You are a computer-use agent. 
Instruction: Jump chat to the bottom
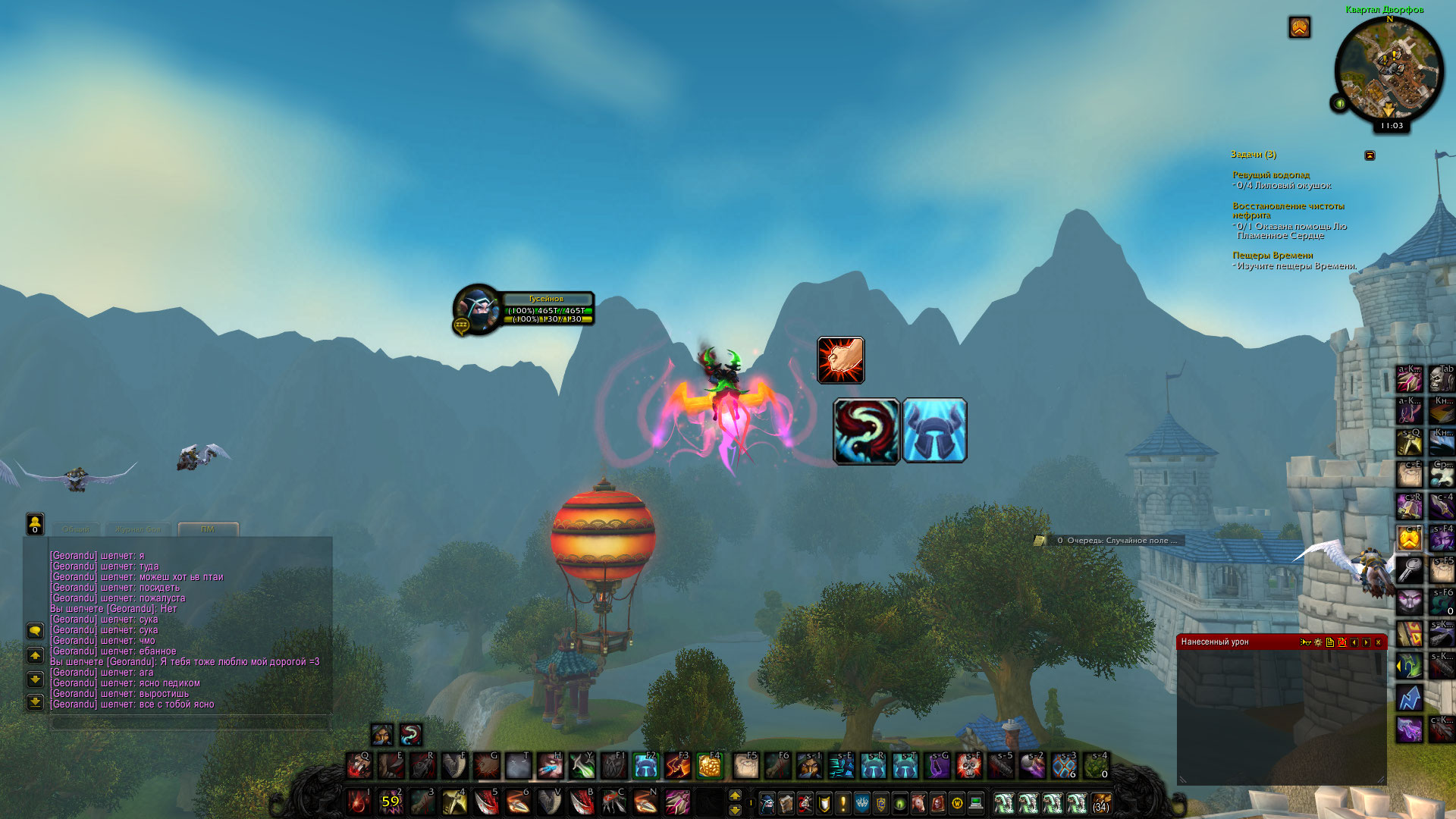[35, 702]
